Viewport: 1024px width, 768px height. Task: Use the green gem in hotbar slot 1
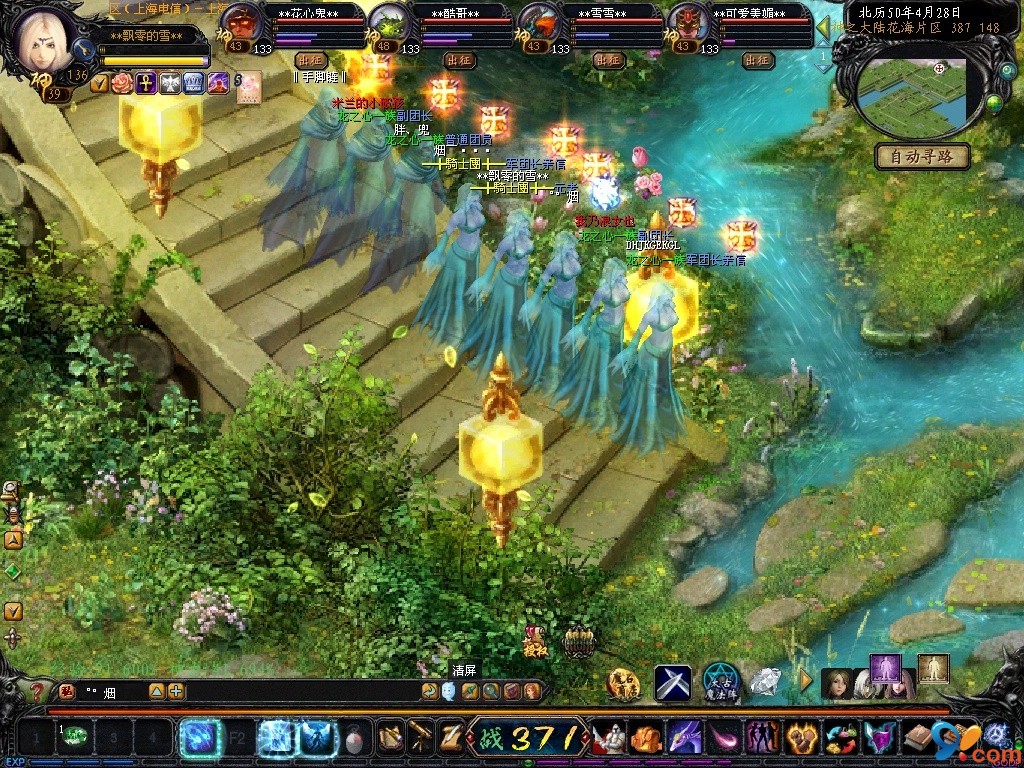(75, 737)
